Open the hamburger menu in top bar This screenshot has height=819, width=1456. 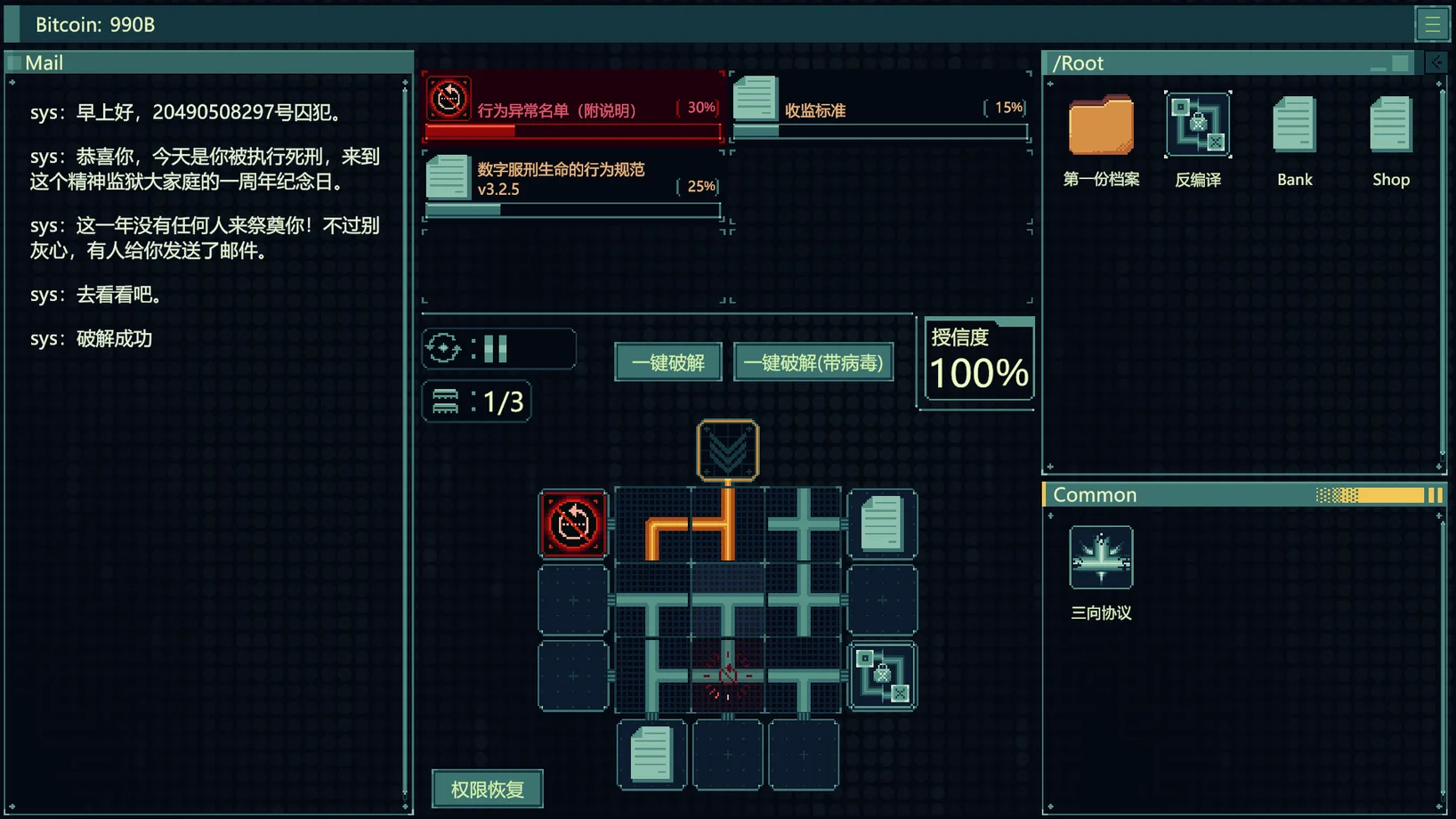coord(1432,24)
